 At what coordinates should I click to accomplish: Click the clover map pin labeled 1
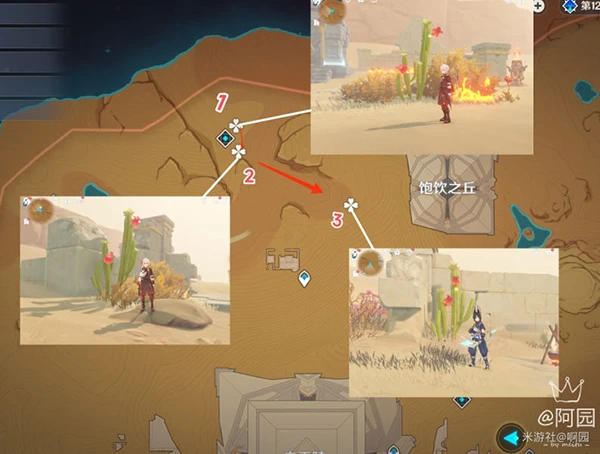pos(235,126)
